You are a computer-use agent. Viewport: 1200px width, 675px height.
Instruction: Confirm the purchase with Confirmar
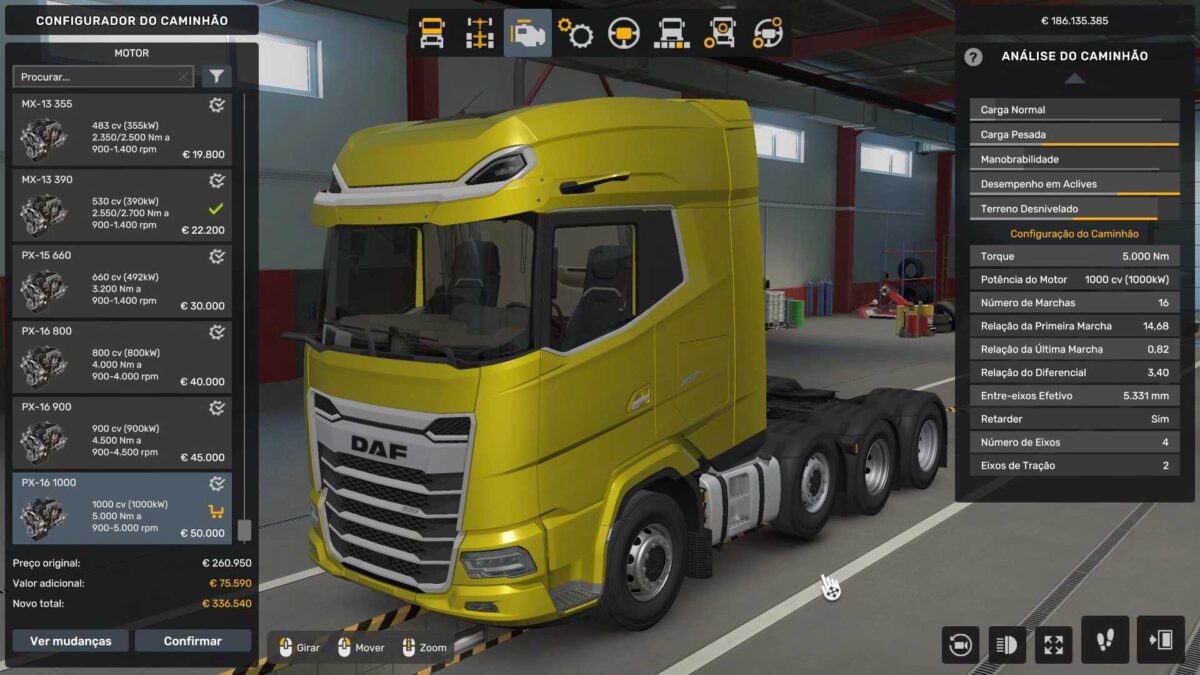pyautogui.click(x=193, y=641)
